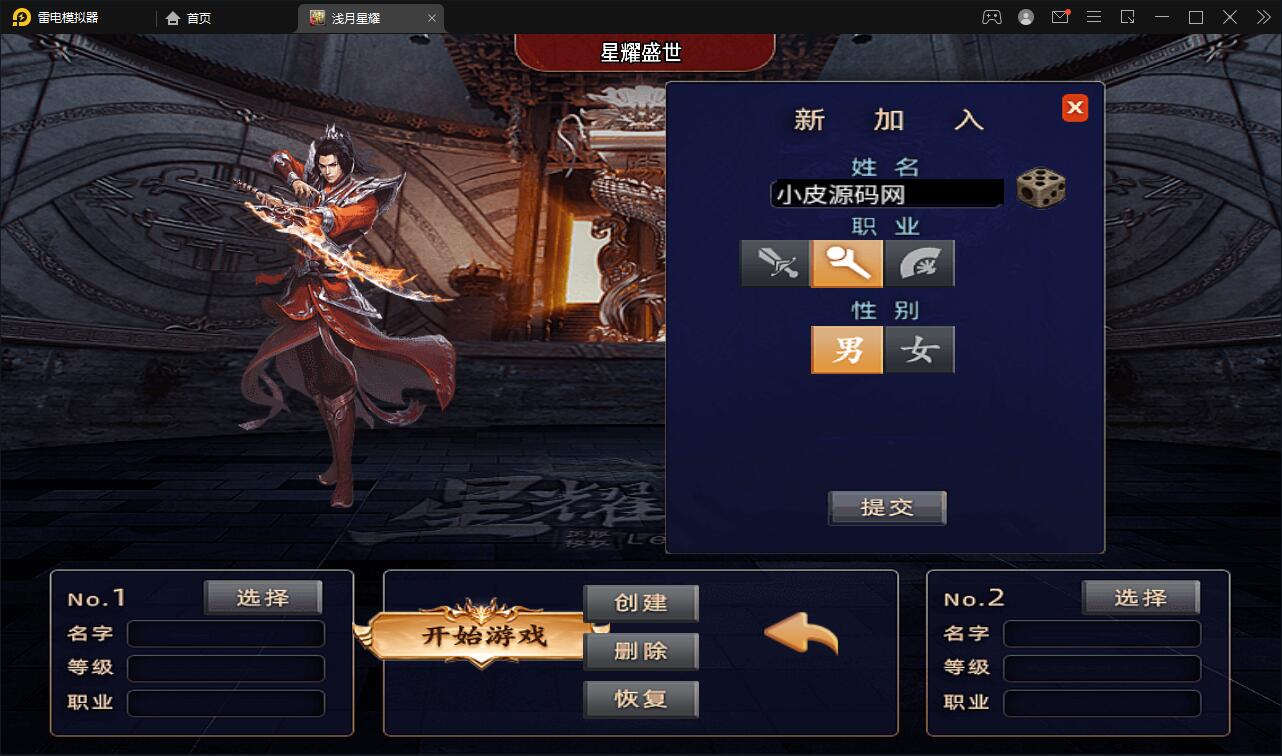The image size is (1282, 756).
Task: Restore a character with 恢复
Action: pyautogui.click(x=641, y=699)
